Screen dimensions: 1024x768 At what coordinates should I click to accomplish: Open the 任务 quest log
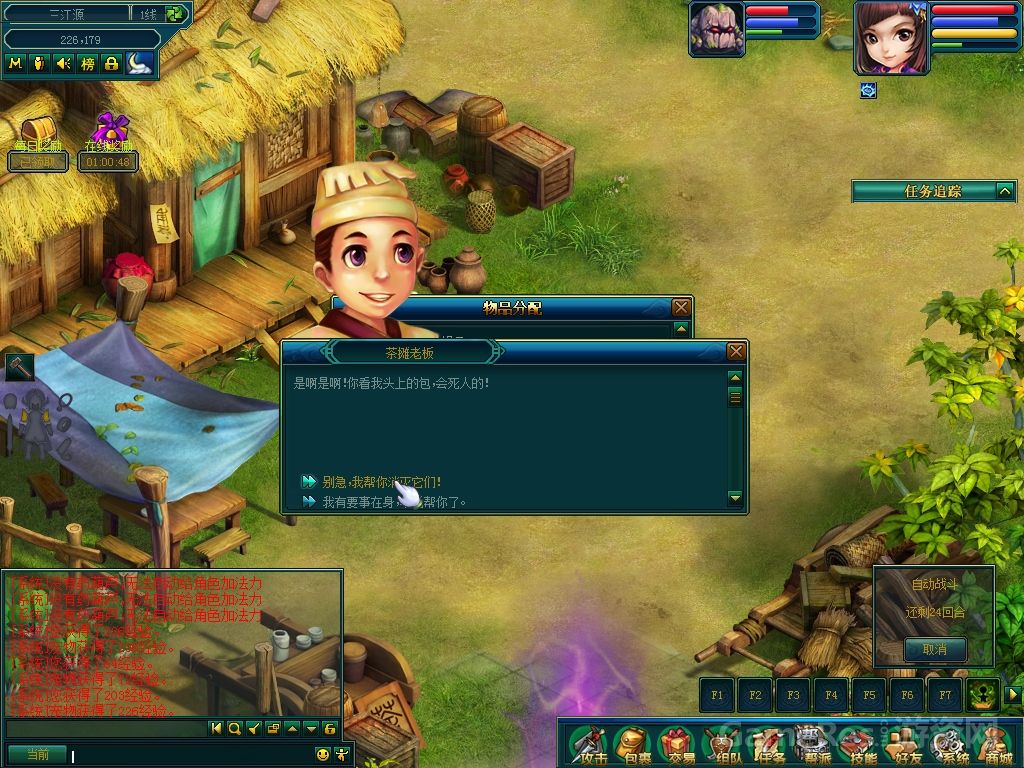(770, 745)
